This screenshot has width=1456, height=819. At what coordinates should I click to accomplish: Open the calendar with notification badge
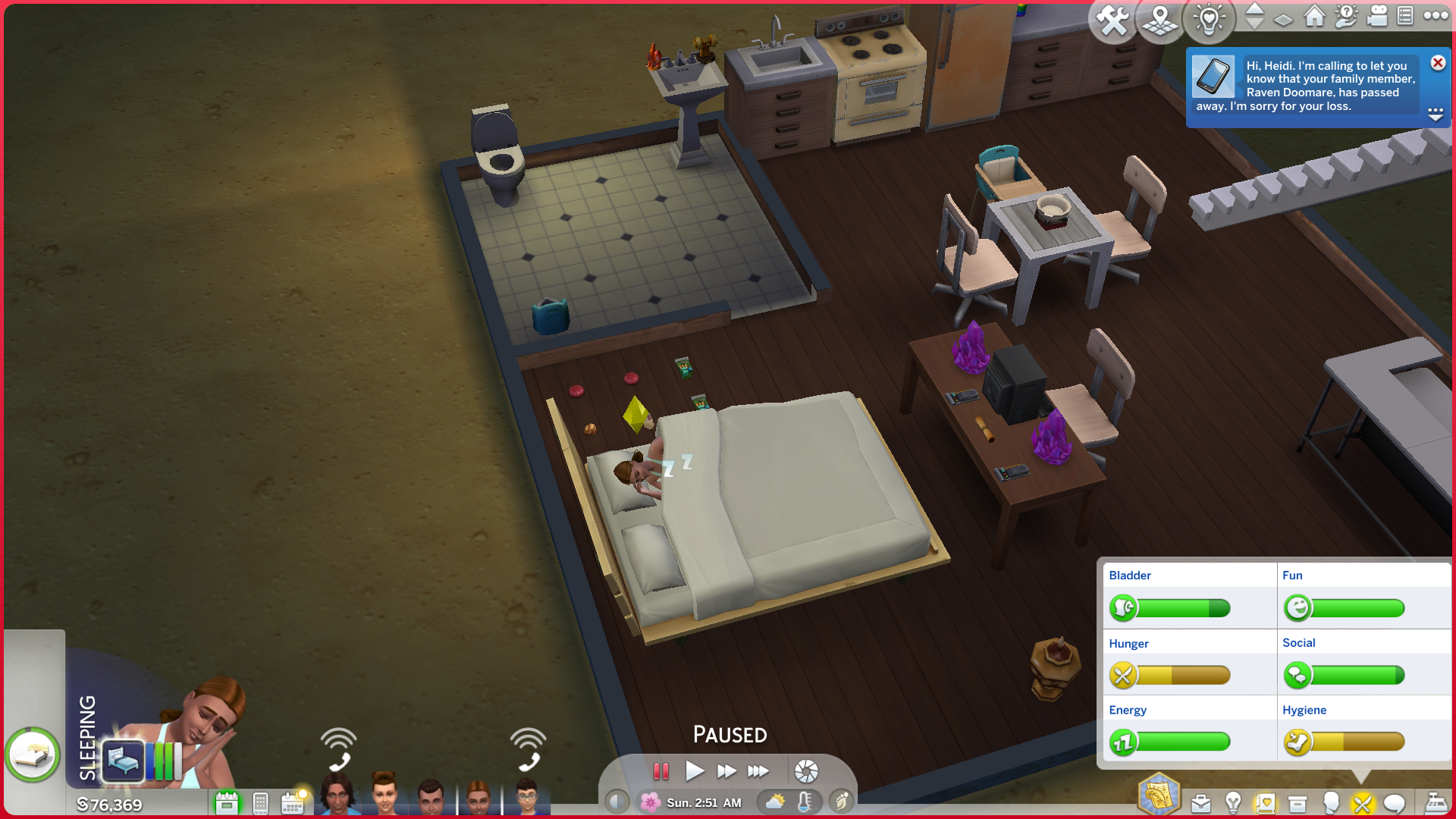[x=293, y=802]
